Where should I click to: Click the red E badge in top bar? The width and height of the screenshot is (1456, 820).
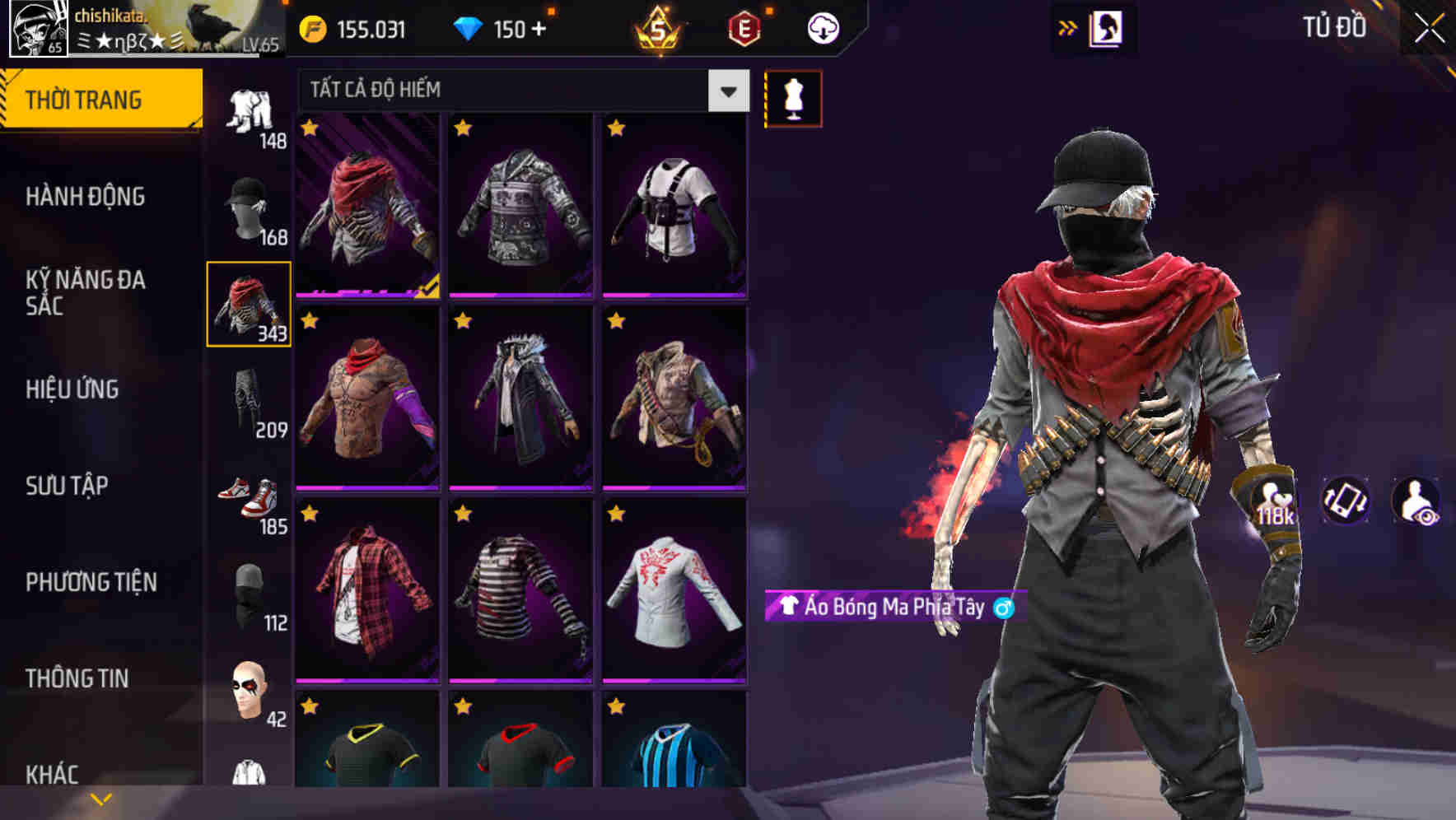[x=744, y=27]
